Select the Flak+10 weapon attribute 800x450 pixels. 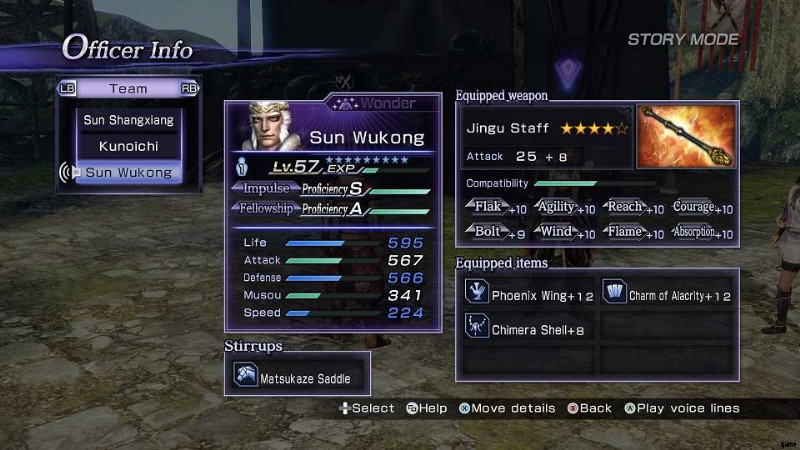496,208
